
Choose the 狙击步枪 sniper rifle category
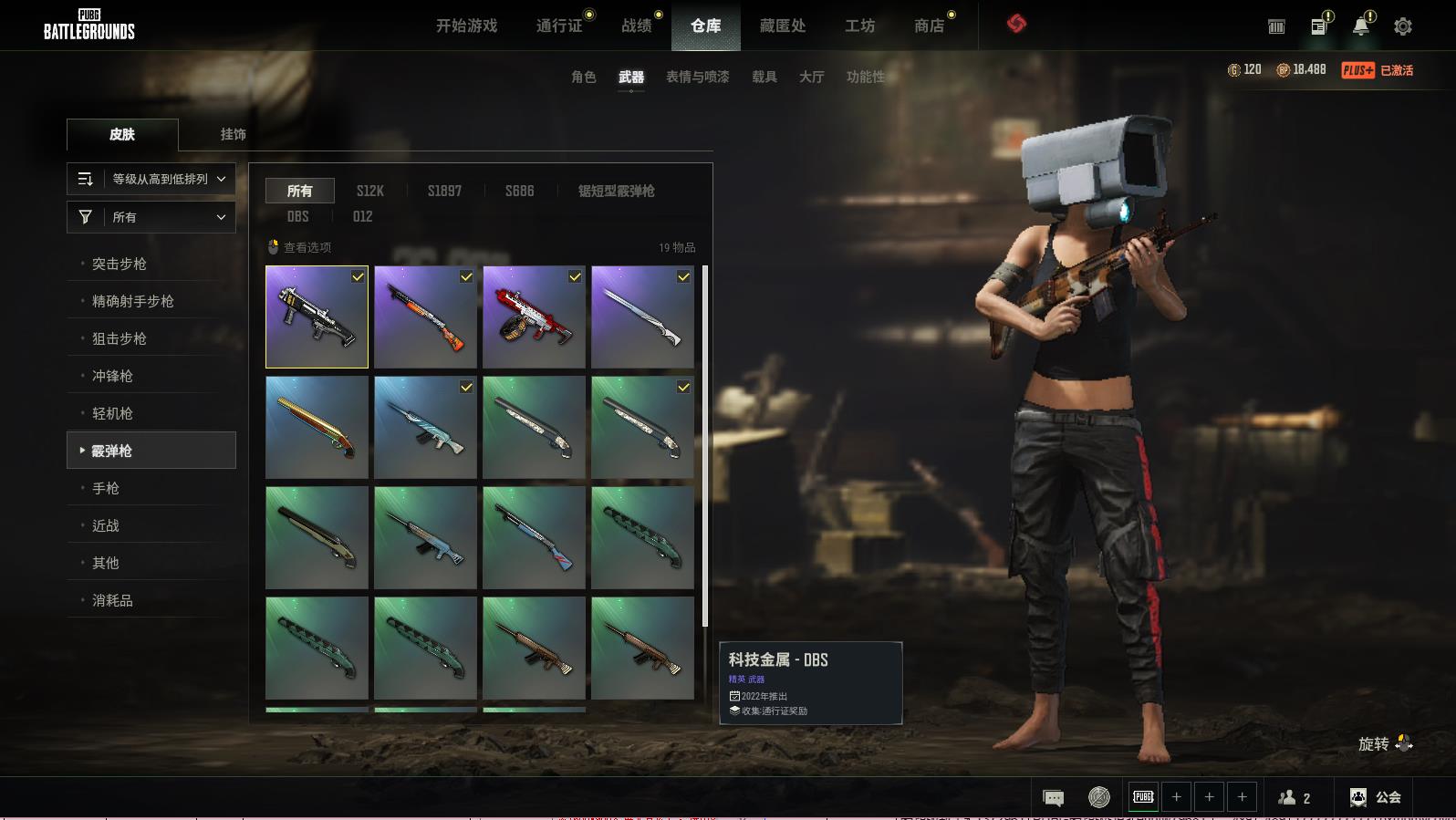click(x=120, y=338)
